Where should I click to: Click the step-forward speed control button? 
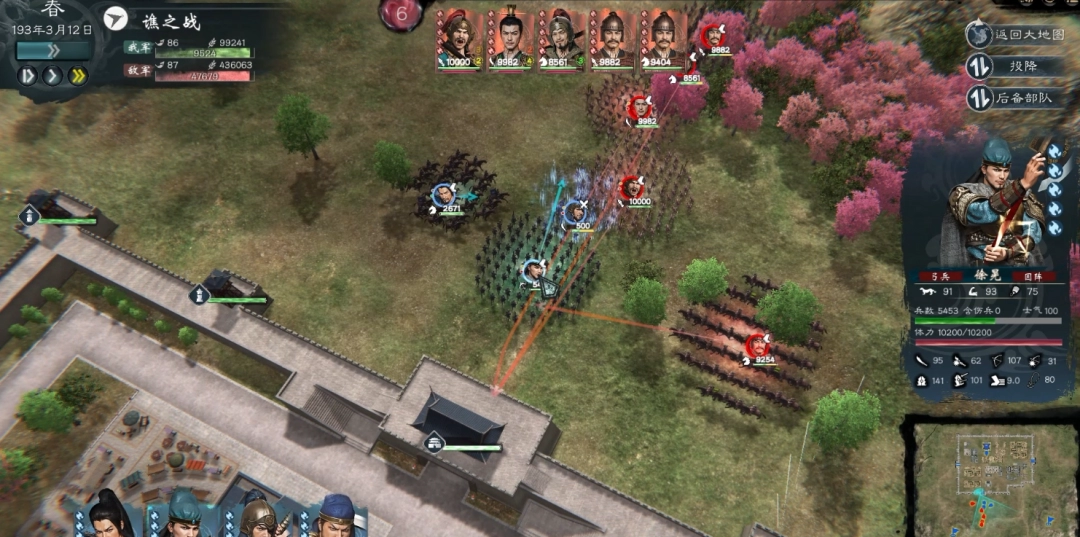(x=28, y=75)
